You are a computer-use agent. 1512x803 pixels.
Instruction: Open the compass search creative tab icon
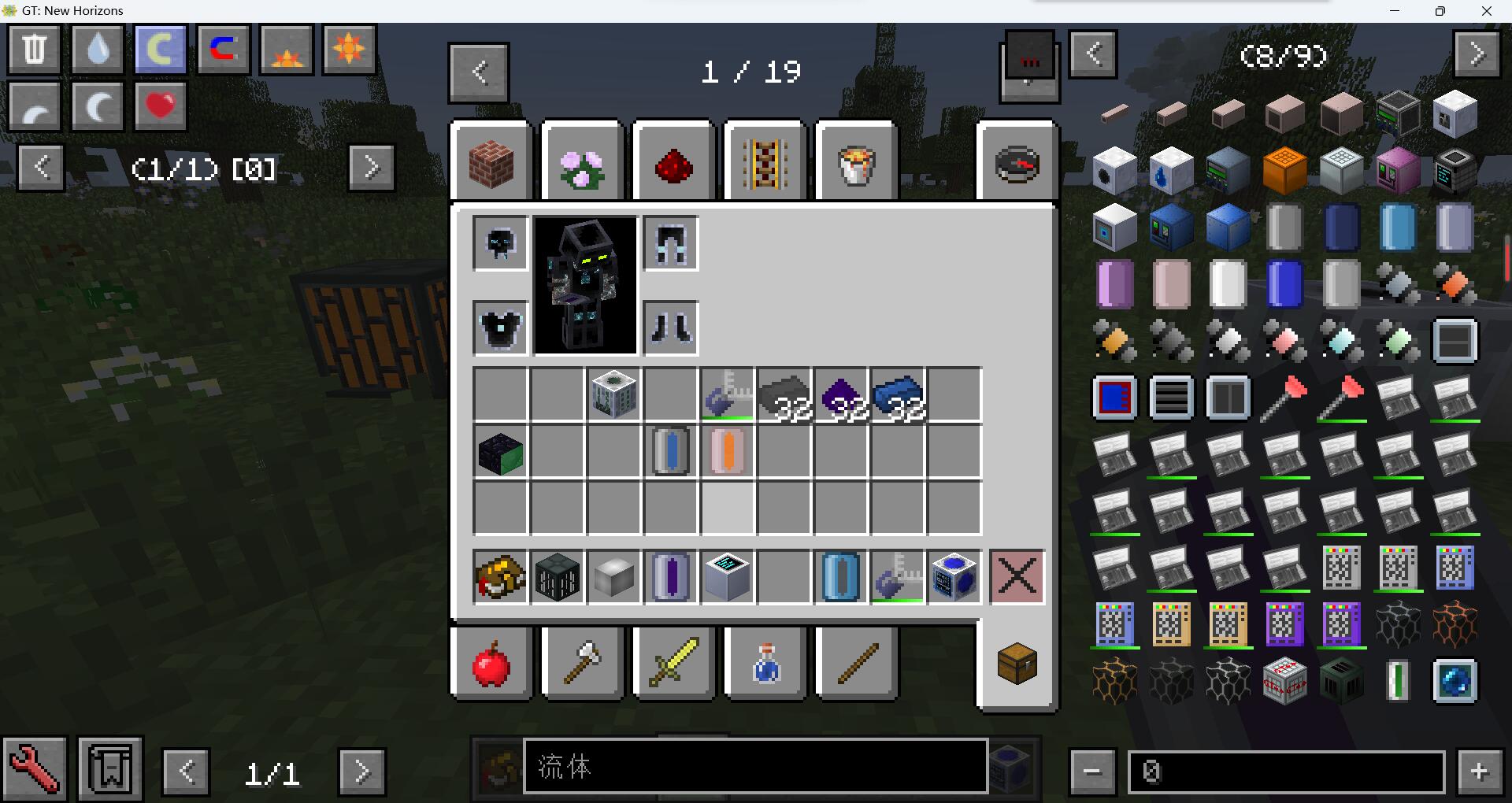[1016, 161]
